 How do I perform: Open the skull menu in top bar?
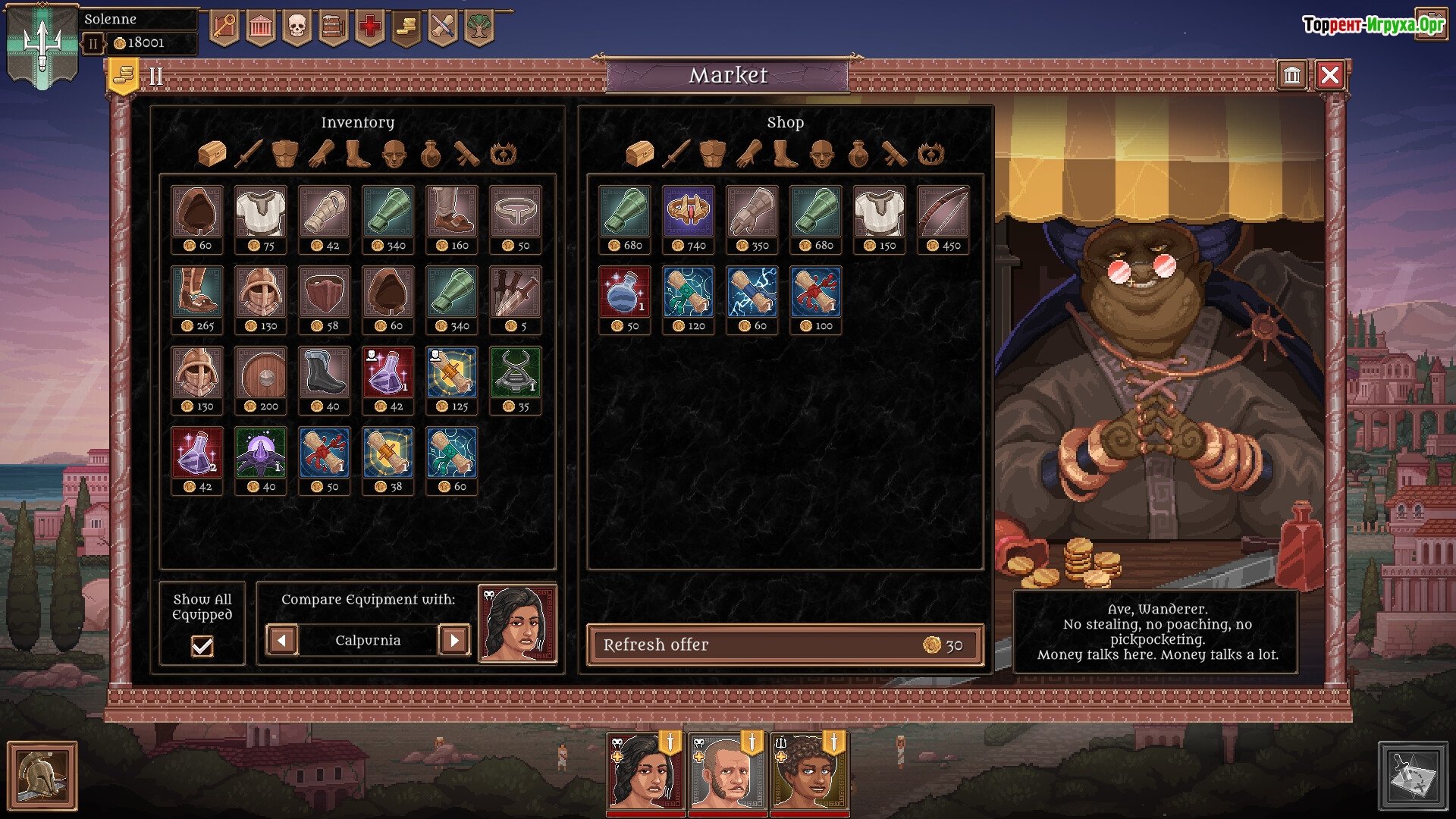click(297, 28)
